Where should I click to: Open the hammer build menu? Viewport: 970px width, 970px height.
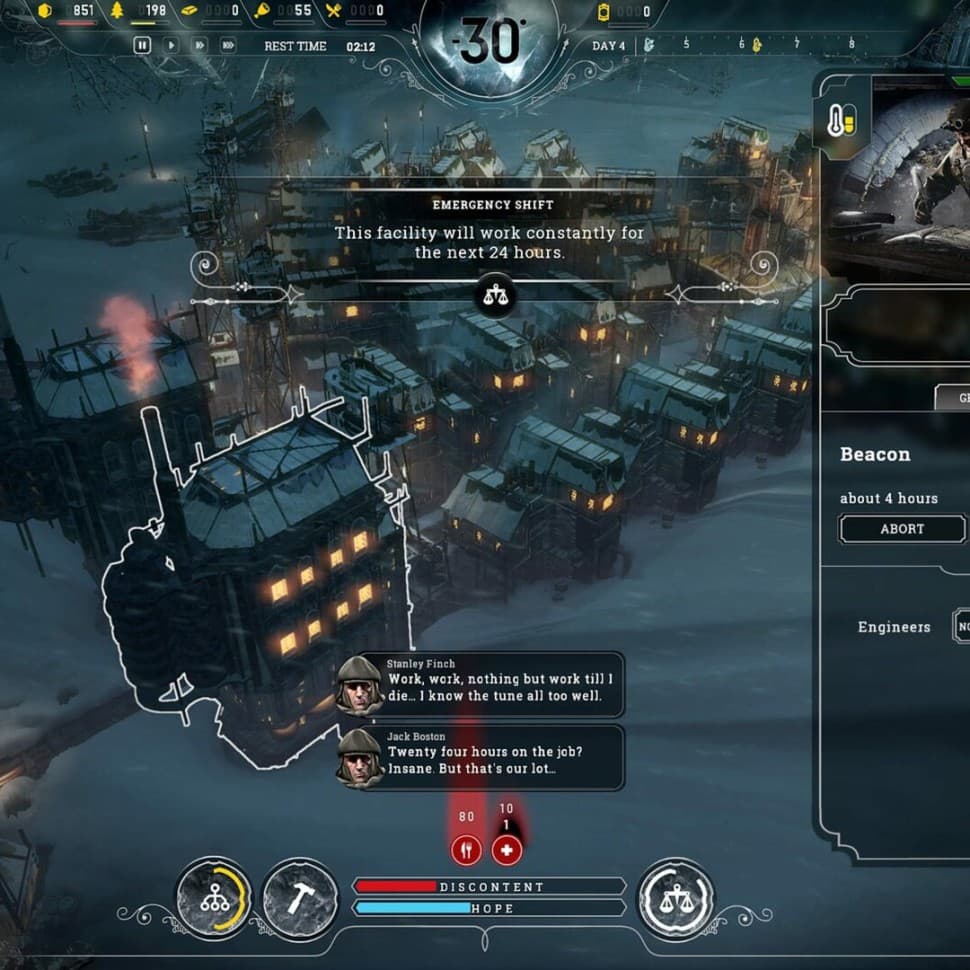click(300, 898)
